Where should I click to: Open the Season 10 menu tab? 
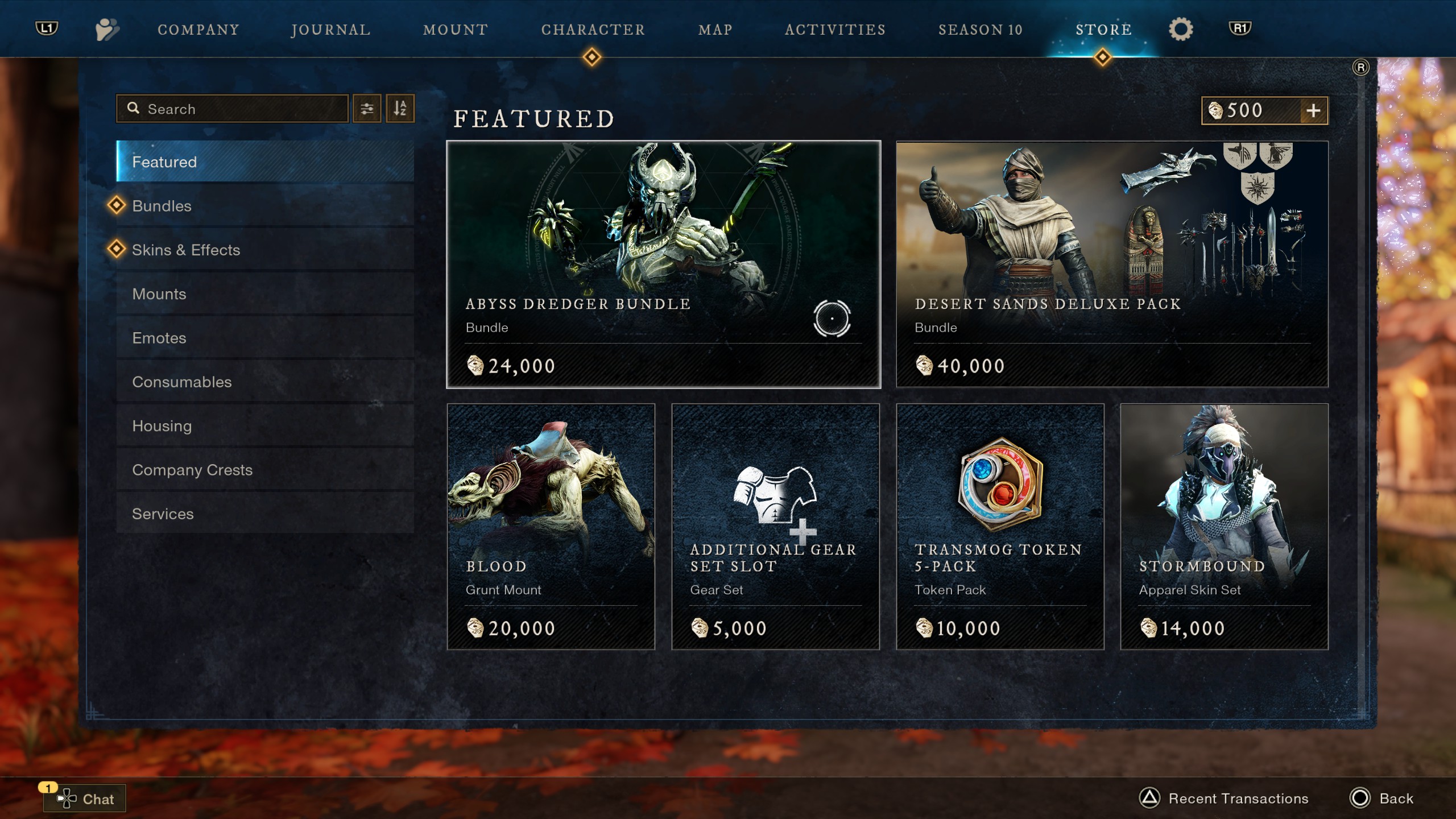tap(980, 29)
